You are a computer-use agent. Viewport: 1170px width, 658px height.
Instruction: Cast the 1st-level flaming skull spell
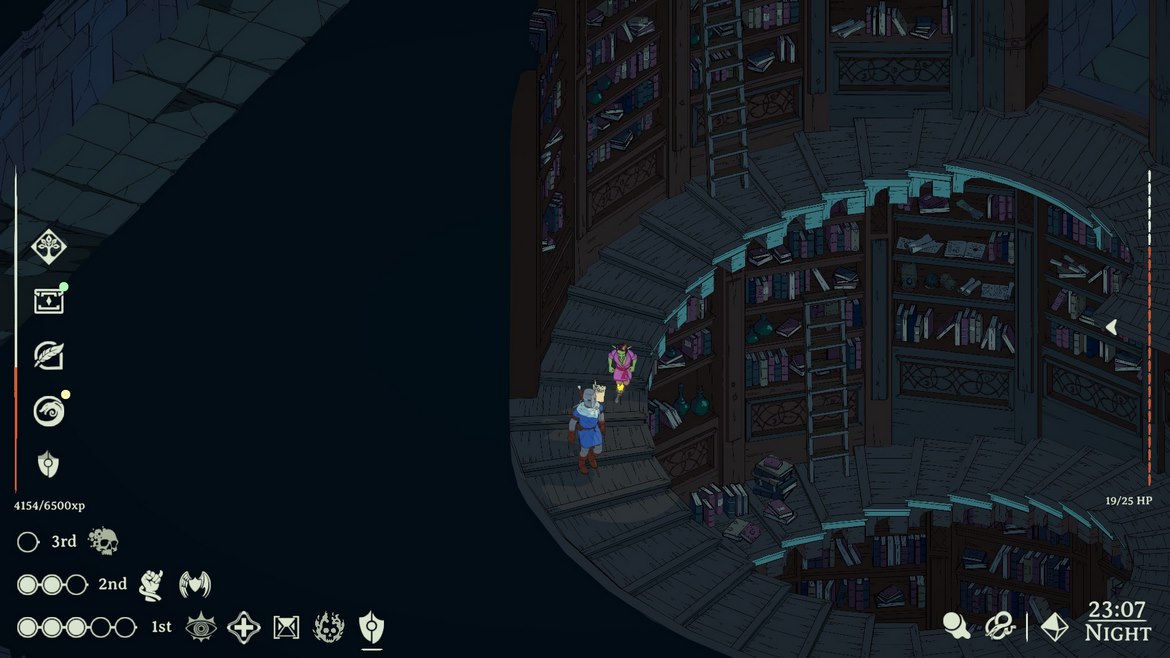pos(329,627)
